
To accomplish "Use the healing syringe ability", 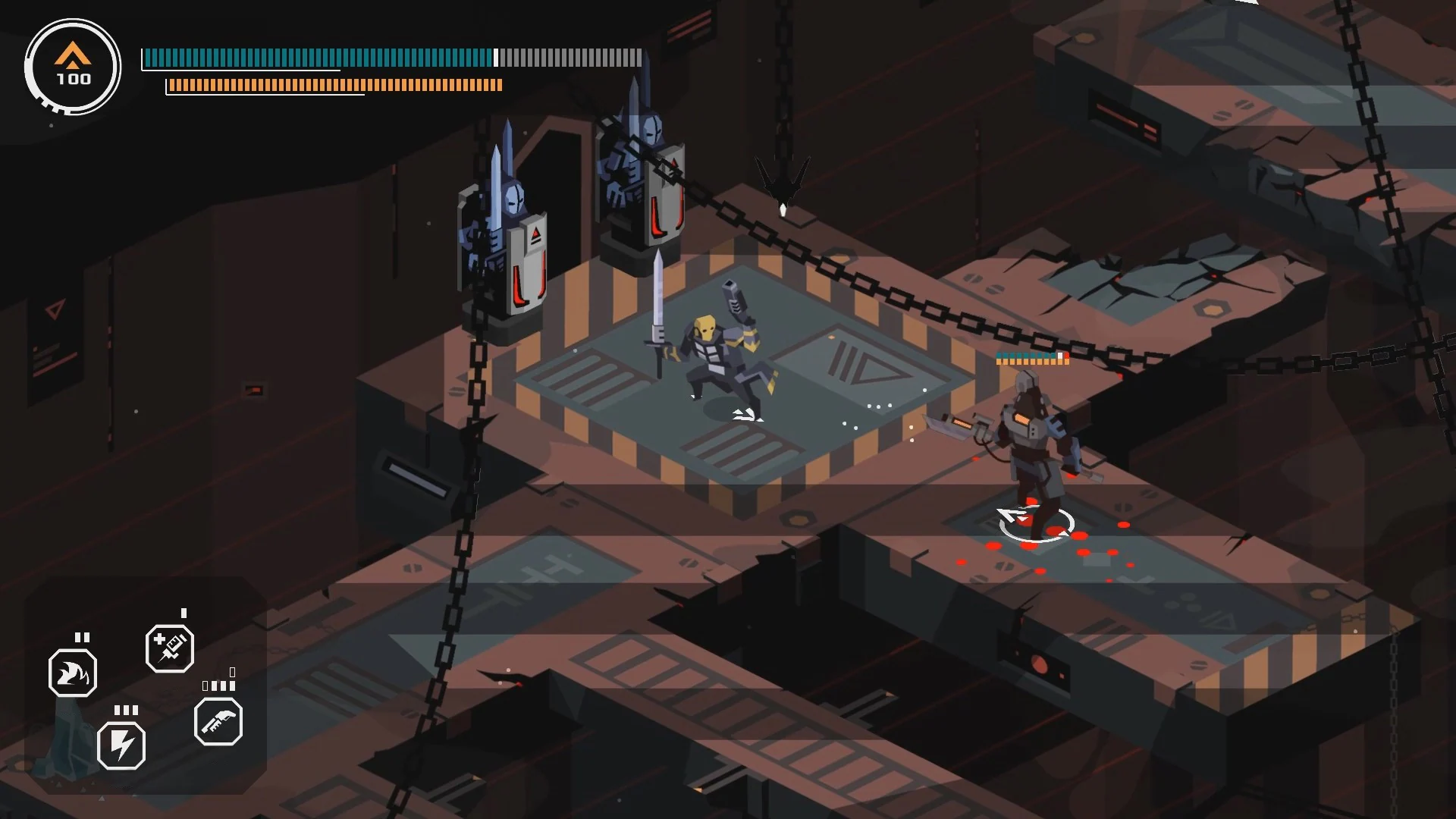I will pos(168,648).
